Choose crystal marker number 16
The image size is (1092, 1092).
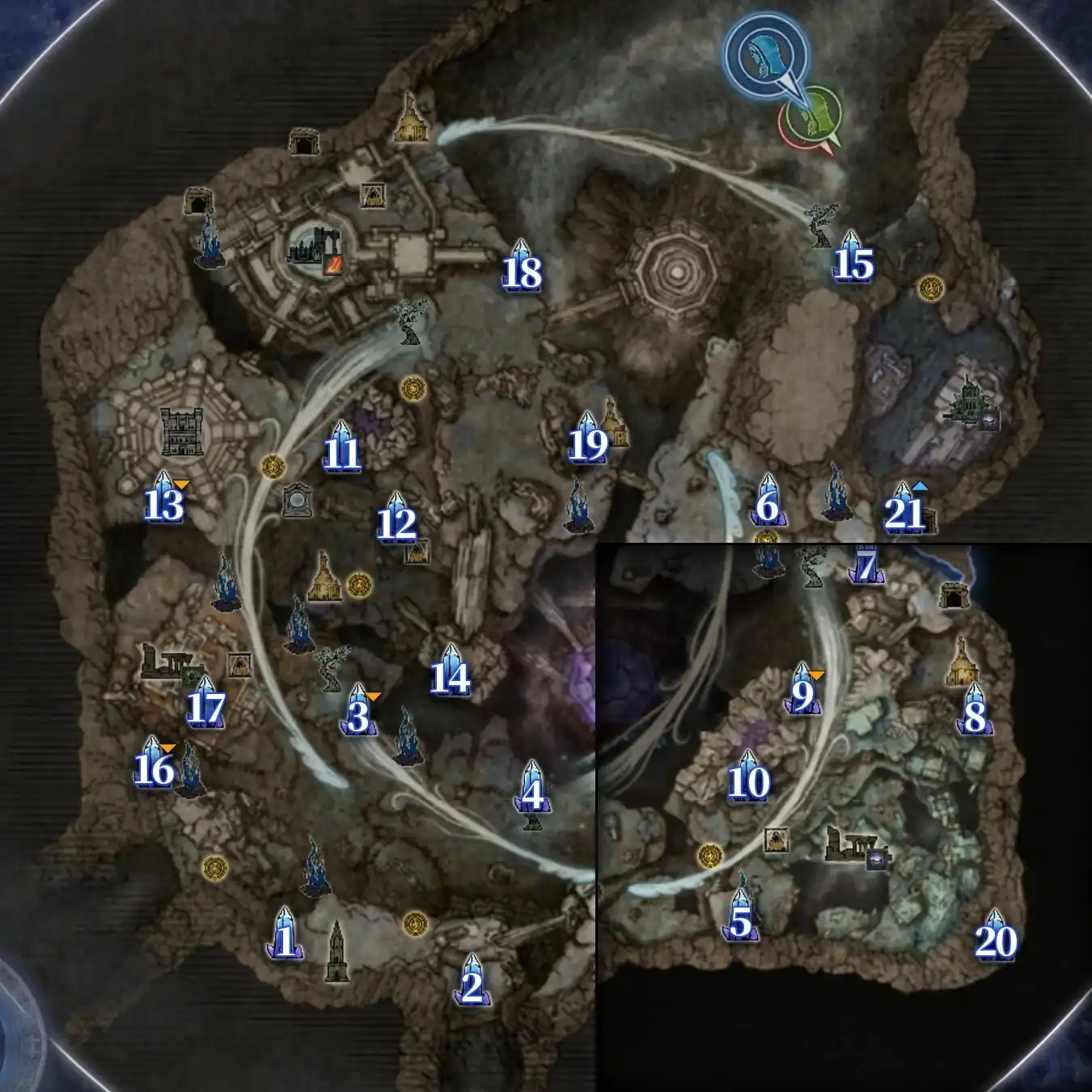[154, 765]
